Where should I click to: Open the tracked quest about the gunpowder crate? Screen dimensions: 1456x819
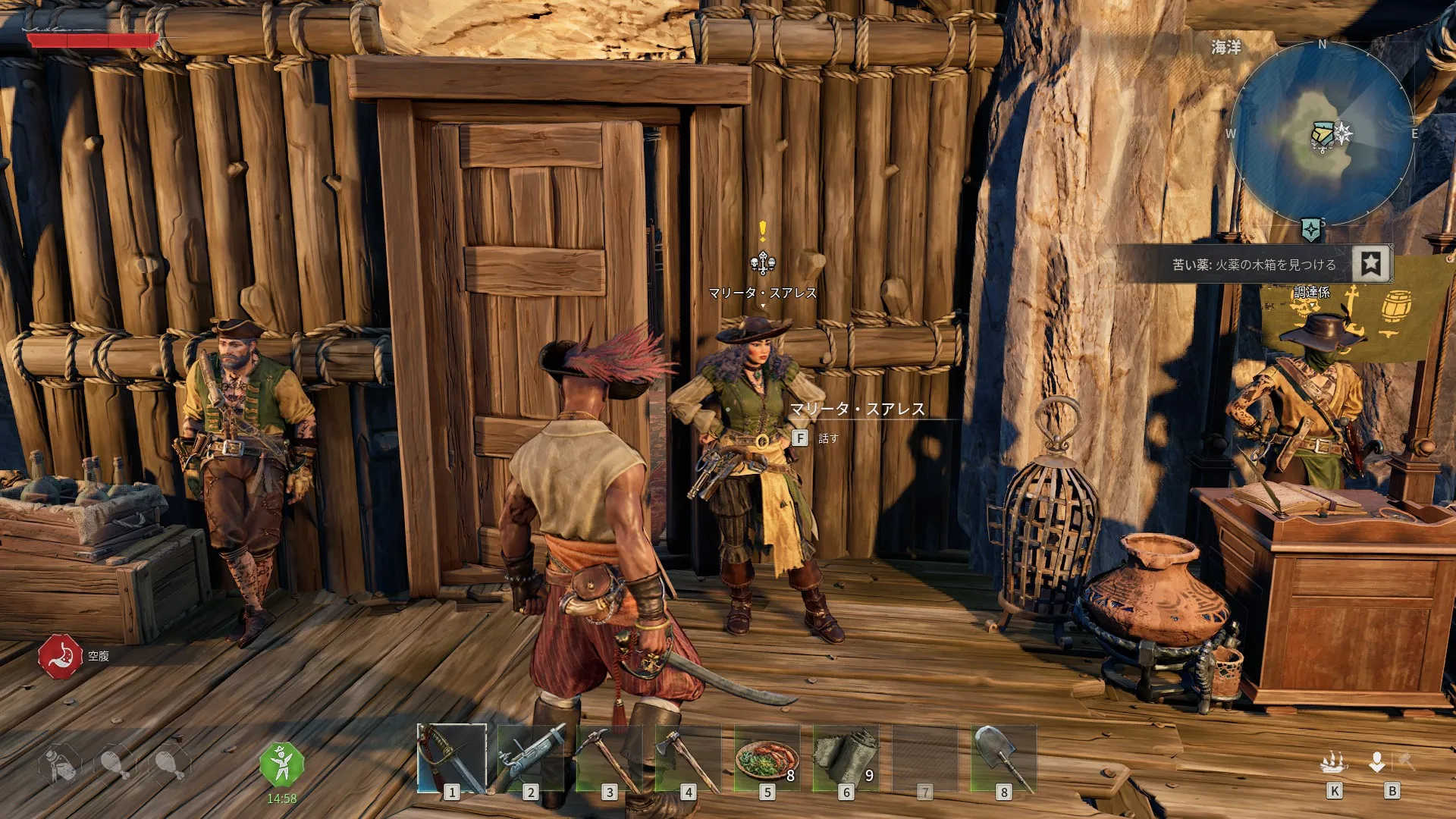pos(1254,265)
